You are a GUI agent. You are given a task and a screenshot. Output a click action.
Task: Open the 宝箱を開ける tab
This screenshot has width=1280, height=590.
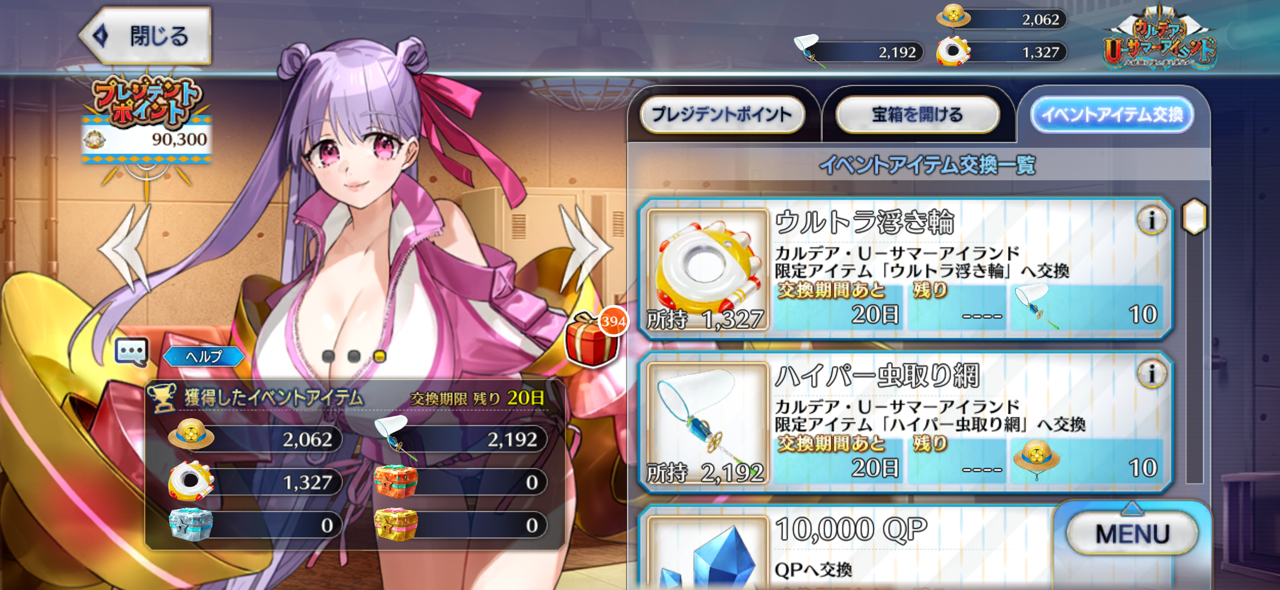click(x=917, y=115)
